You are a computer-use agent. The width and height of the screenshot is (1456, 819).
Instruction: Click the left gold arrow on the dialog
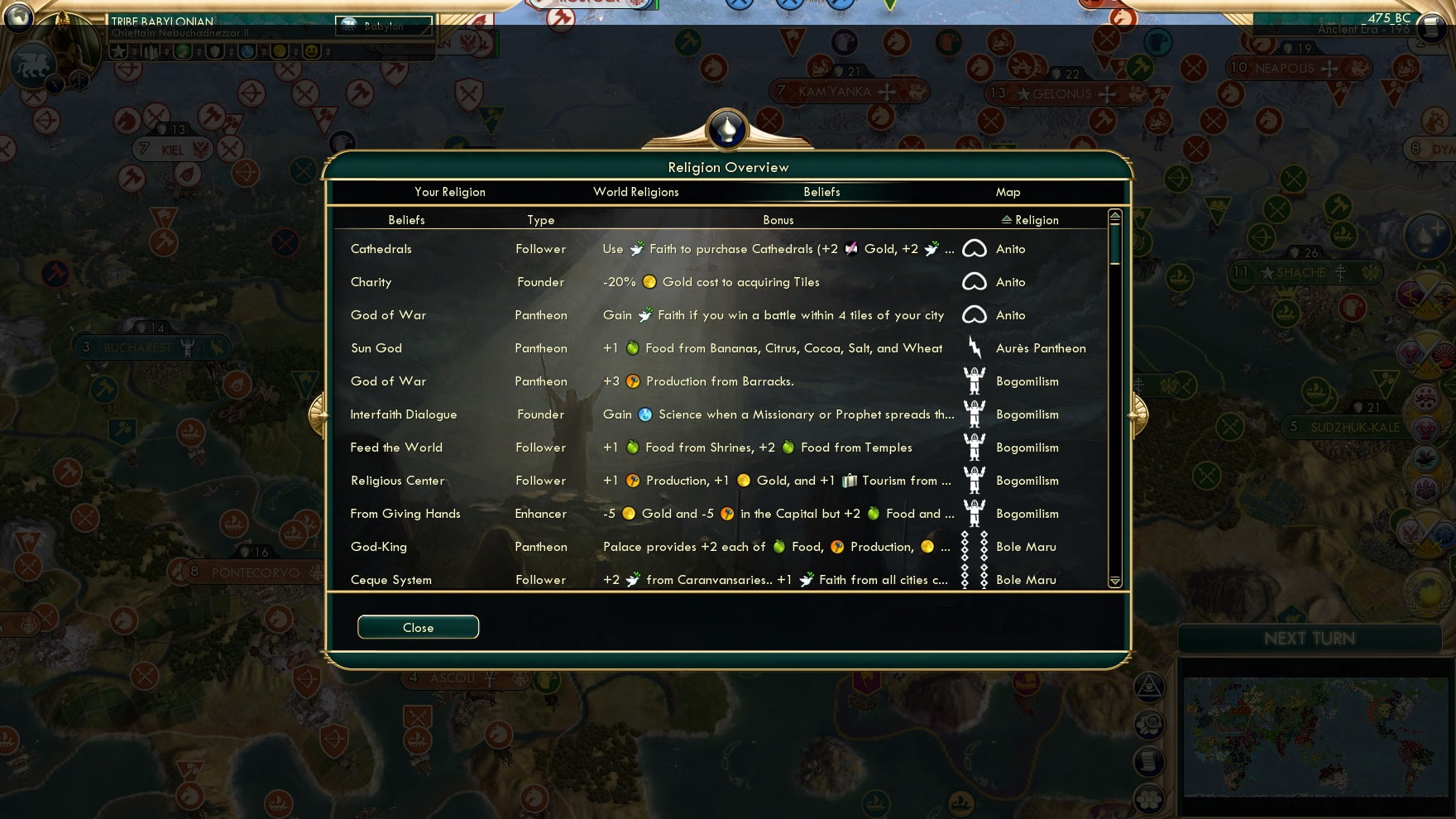coord(318,414)
